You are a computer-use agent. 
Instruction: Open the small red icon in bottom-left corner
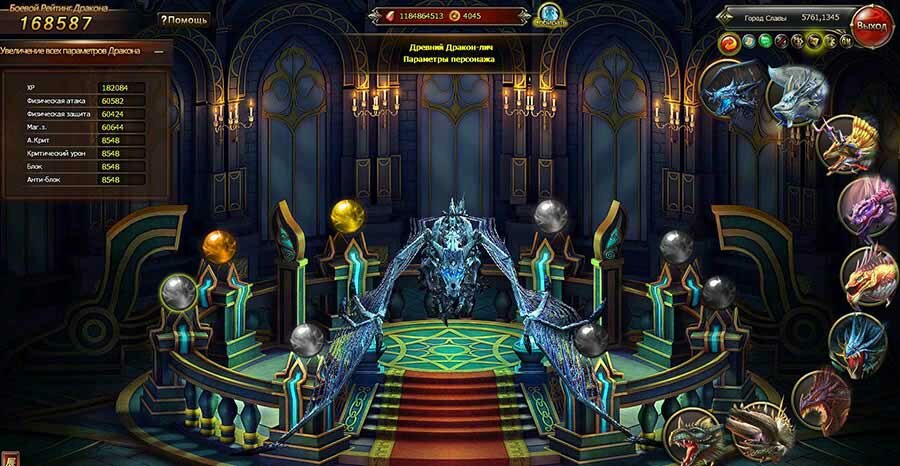click(x=8, y=458)
